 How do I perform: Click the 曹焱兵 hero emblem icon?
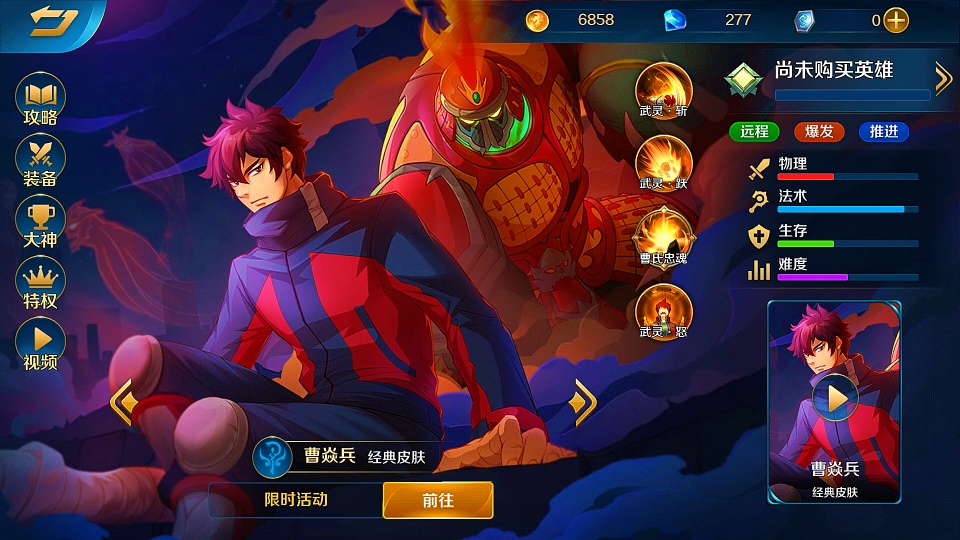tap(272, 456)
